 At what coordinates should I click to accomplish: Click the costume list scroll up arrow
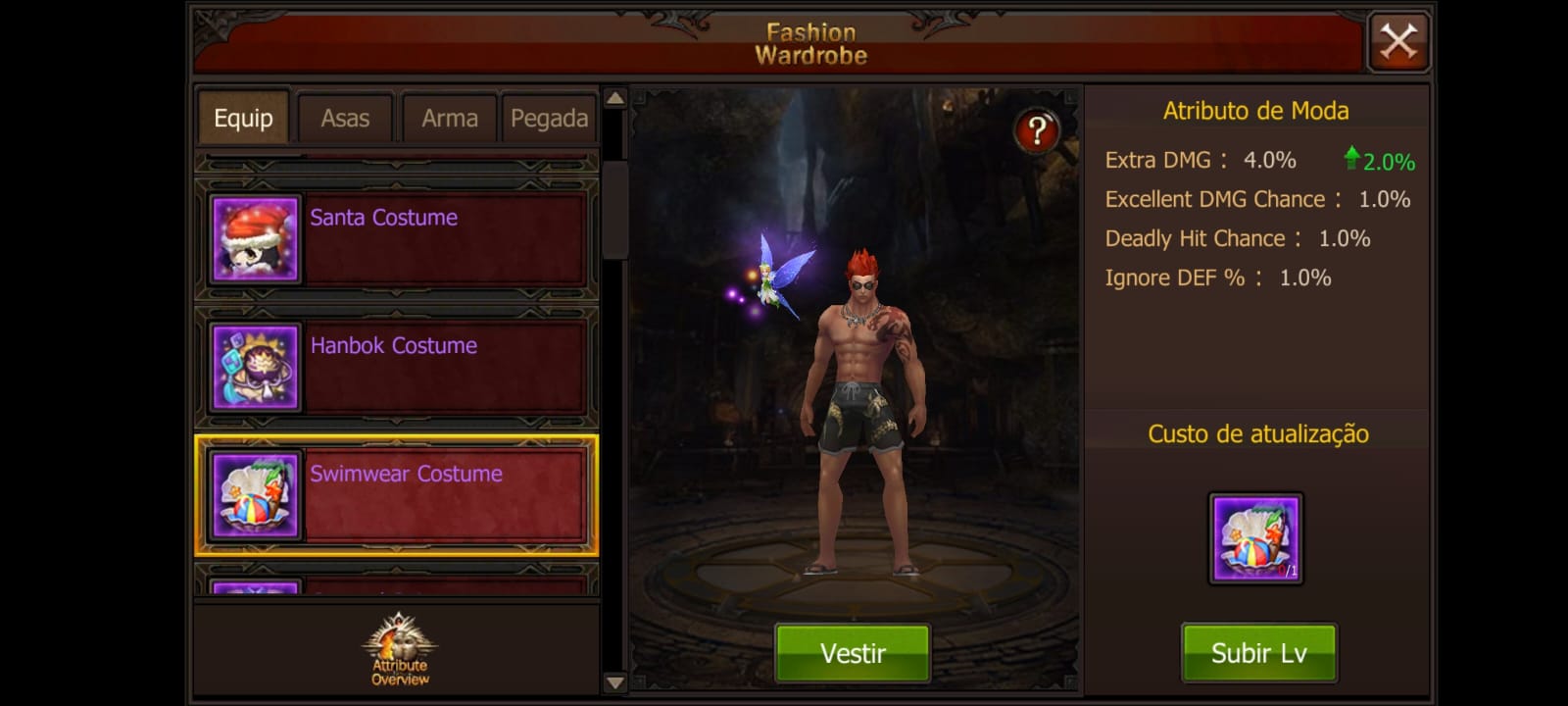[615, 98]
